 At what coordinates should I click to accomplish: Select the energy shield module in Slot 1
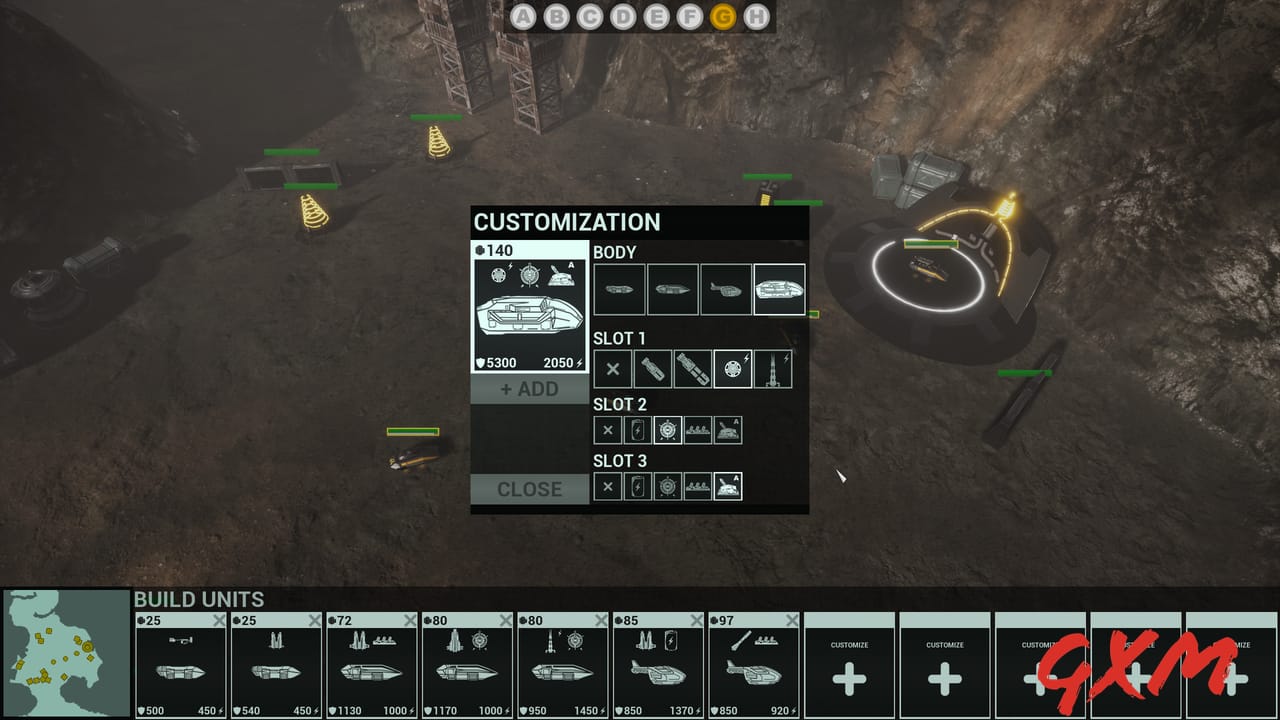[733, 368]
